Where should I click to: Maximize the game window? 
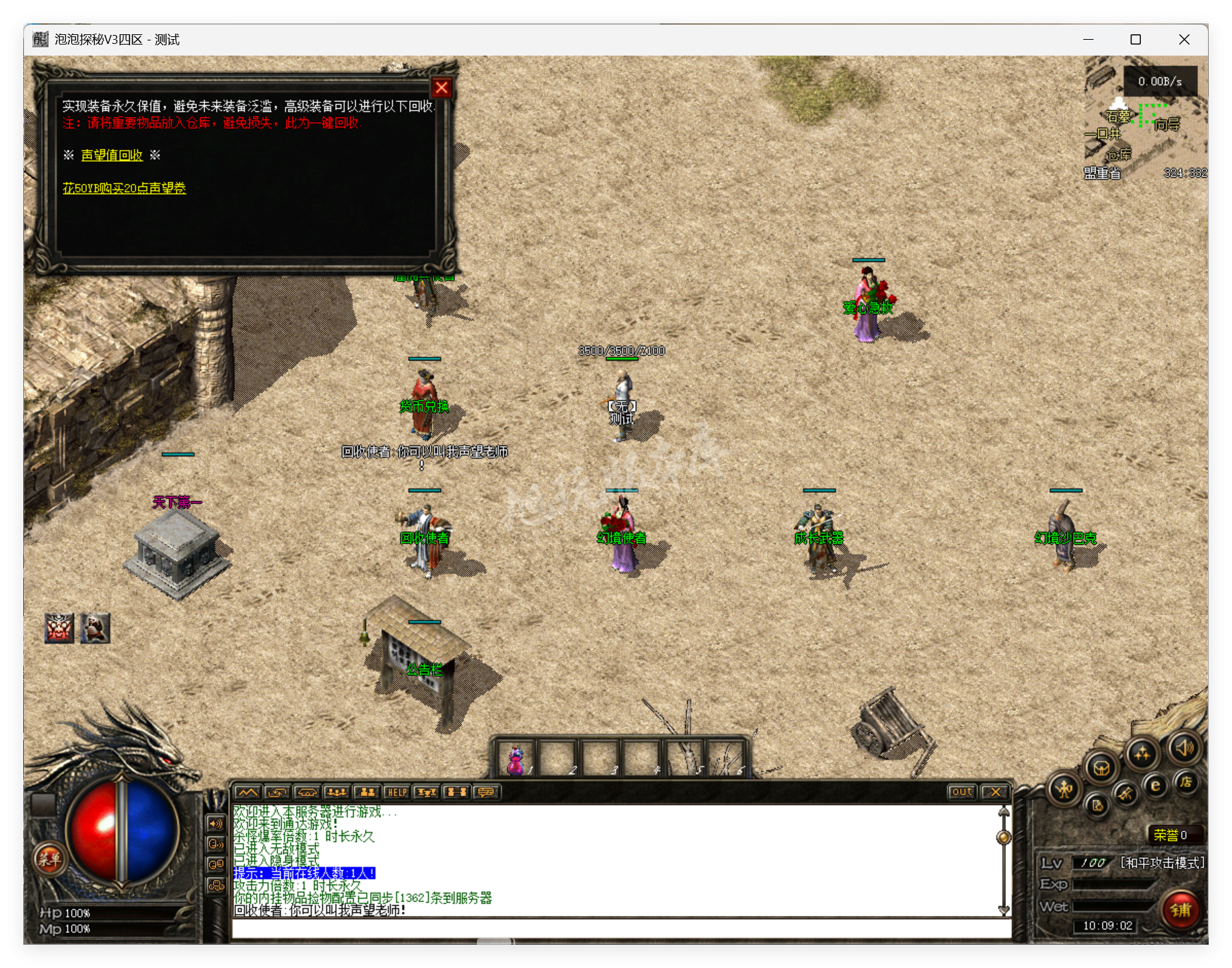(1135, 40)
